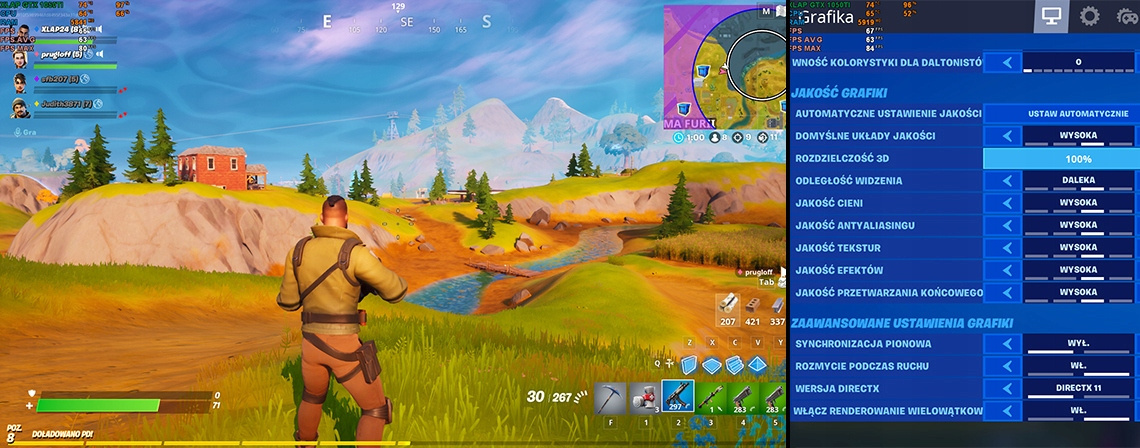Adjust the 'Rozdzielczość 3D' 100% slider
1140x448 pixels.
[1061, 159]
